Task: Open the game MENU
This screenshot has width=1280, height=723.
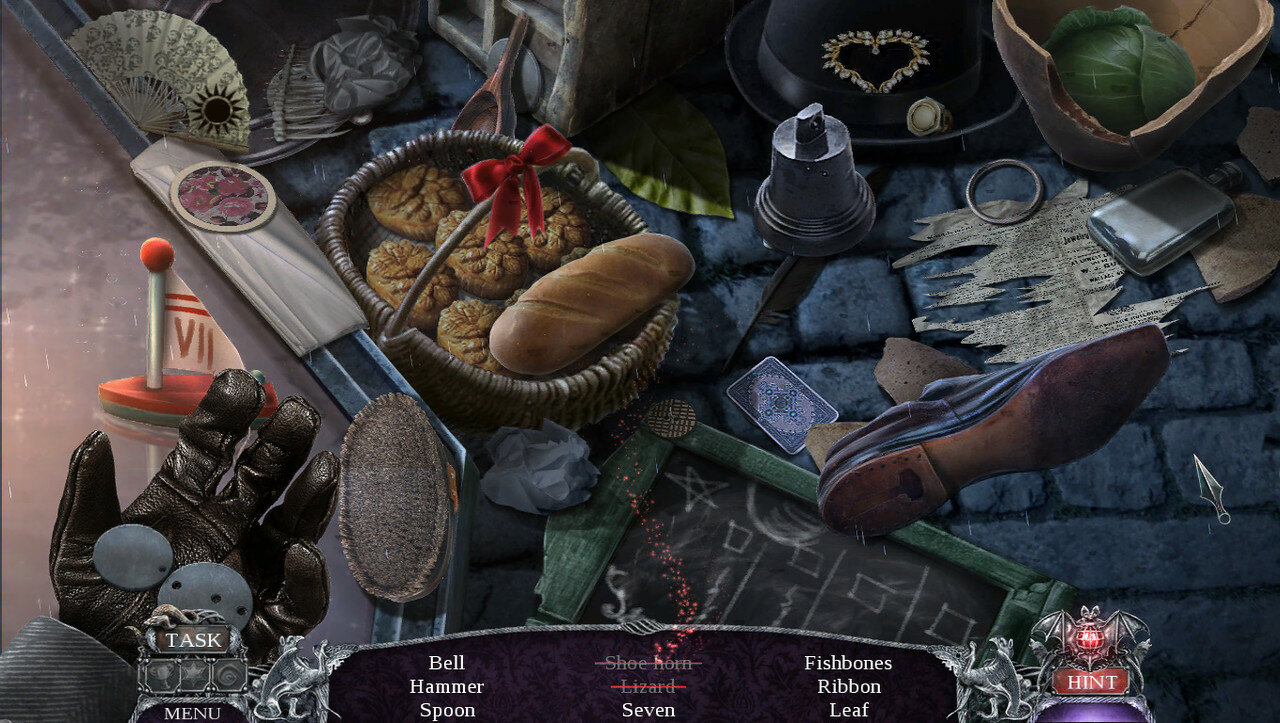Action: coord(192,713)
